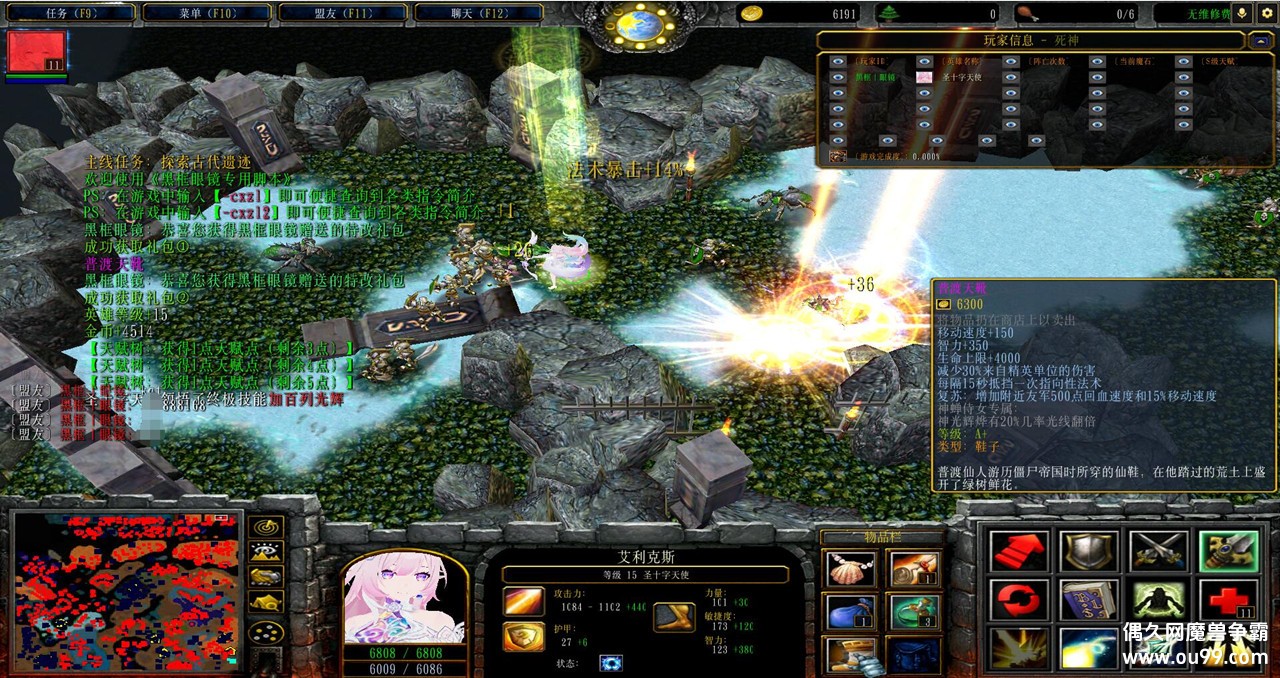Click the minimap signal ping button

[x=265, y=526]
